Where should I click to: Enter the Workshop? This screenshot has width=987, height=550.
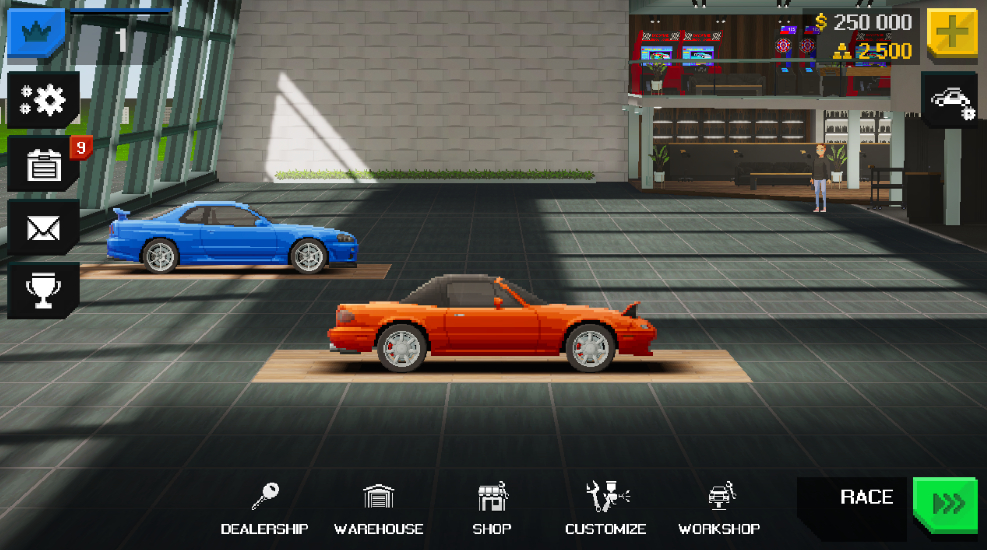coord(719,509)
